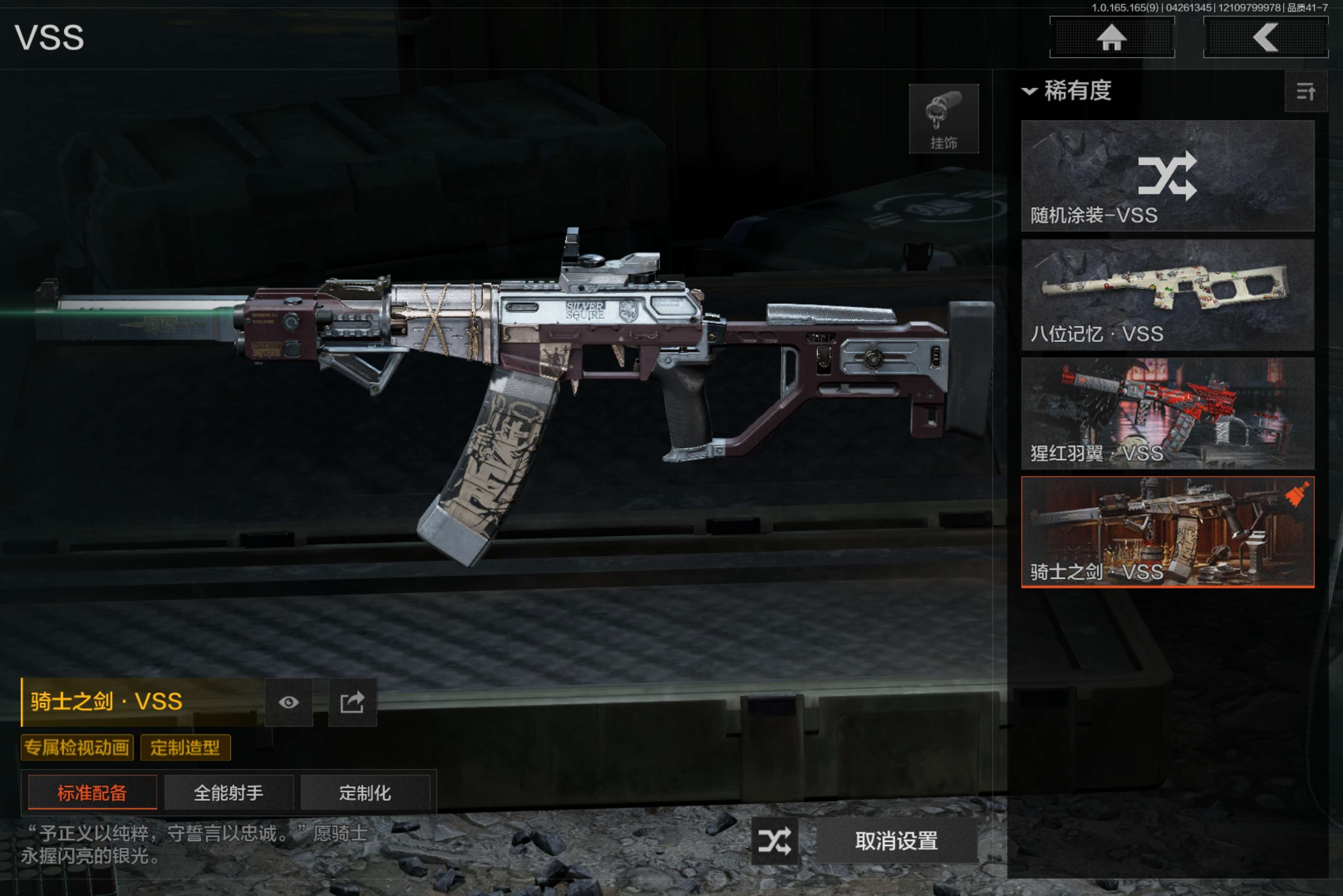Click the shuffle icon beside 取消设置
Viewport: 1343px width, 896px height.
[x=774, y=841]
